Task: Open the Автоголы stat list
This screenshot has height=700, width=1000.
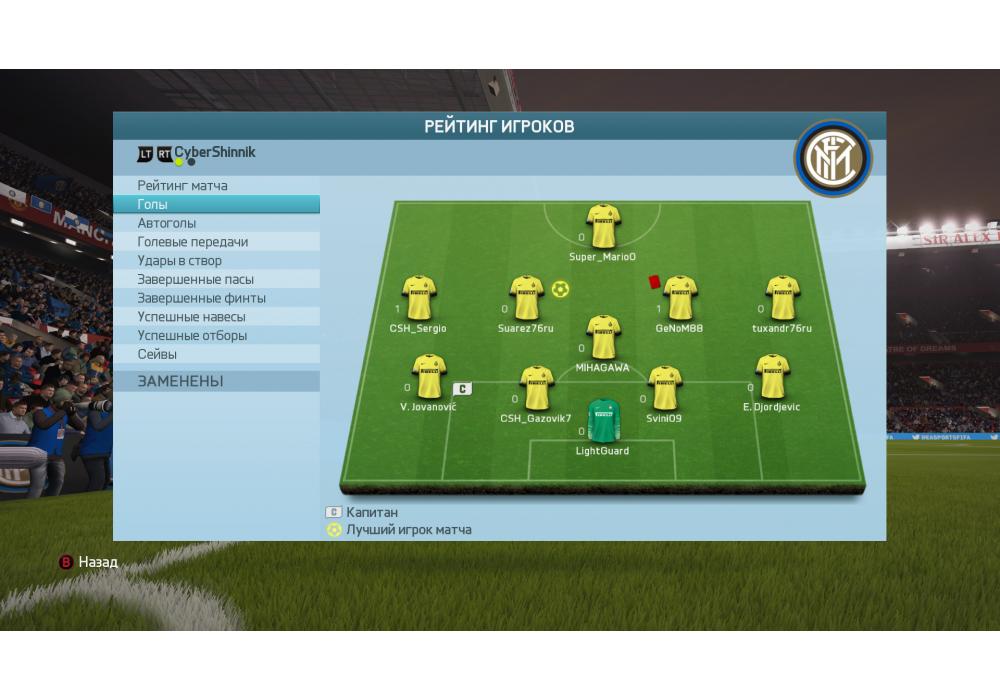Action: click(167, 223)
